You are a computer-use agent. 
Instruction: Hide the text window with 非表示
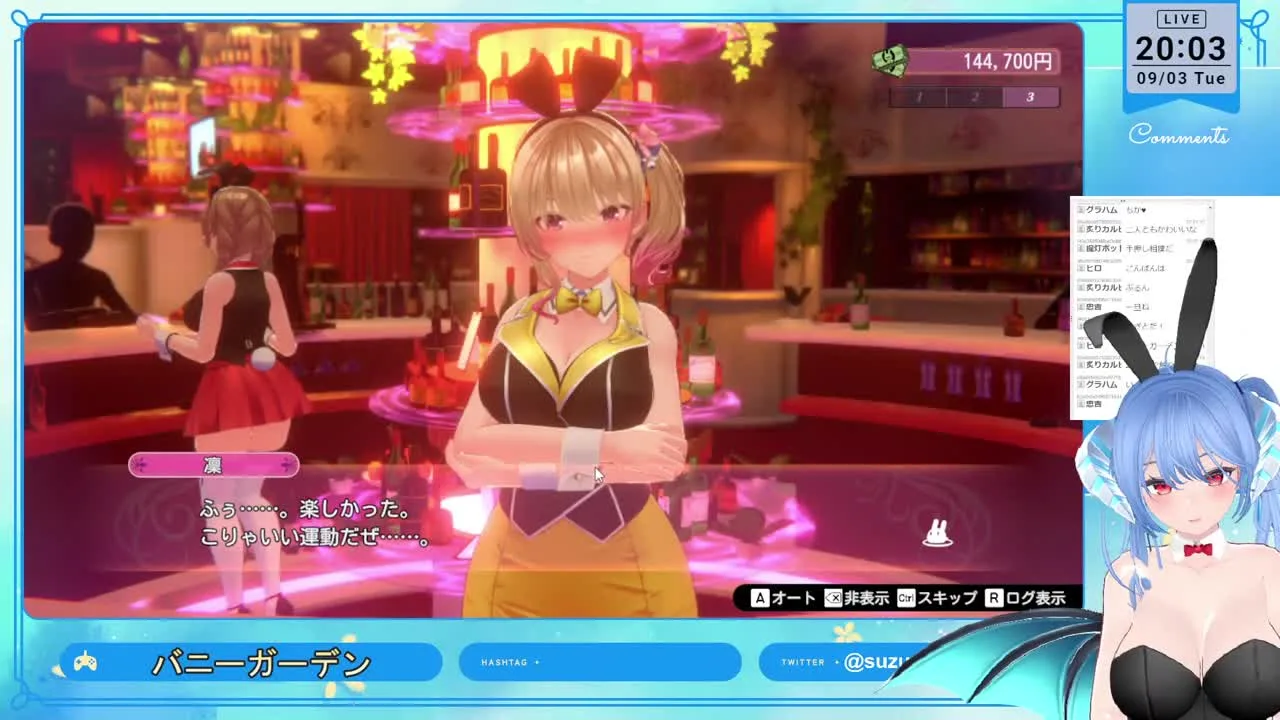point(857,598)
